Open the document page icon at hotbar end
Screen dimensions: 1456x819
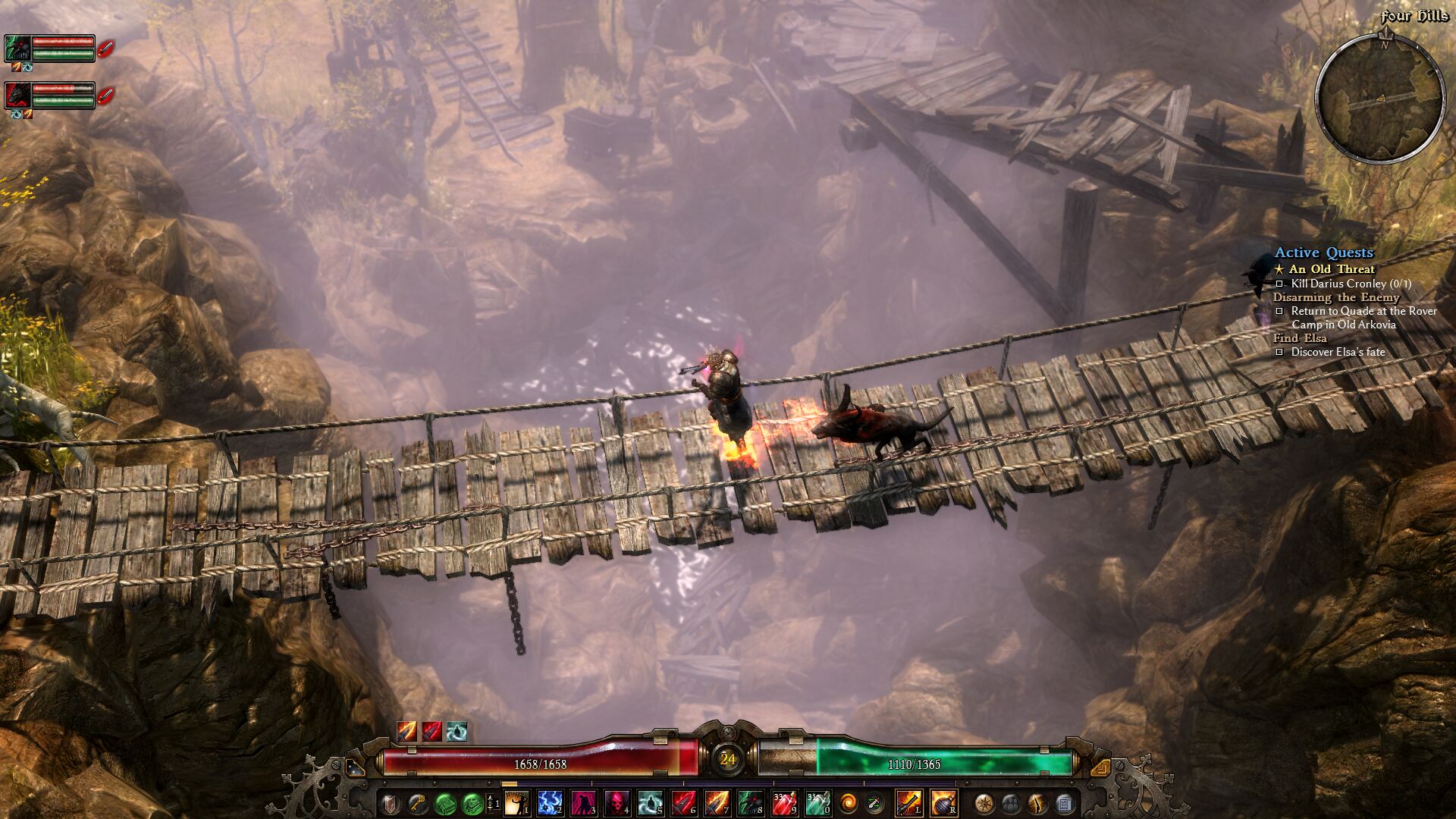click(1064, 802)
